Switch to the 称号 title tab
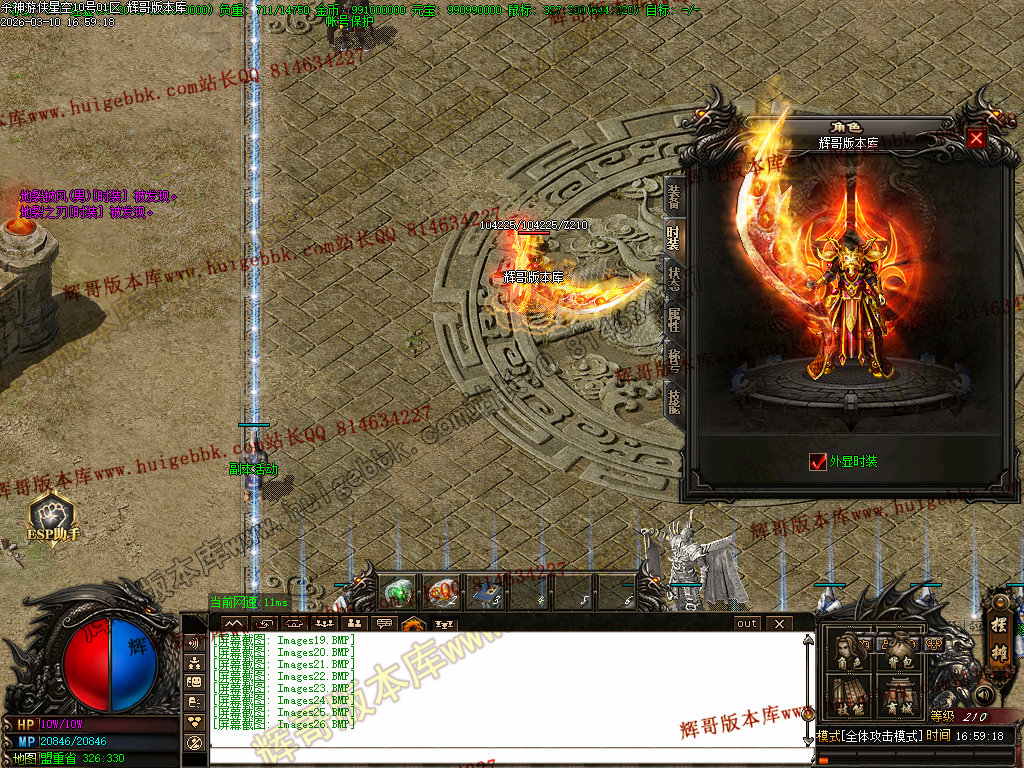 pyautogui.click(x=674, y=359)
